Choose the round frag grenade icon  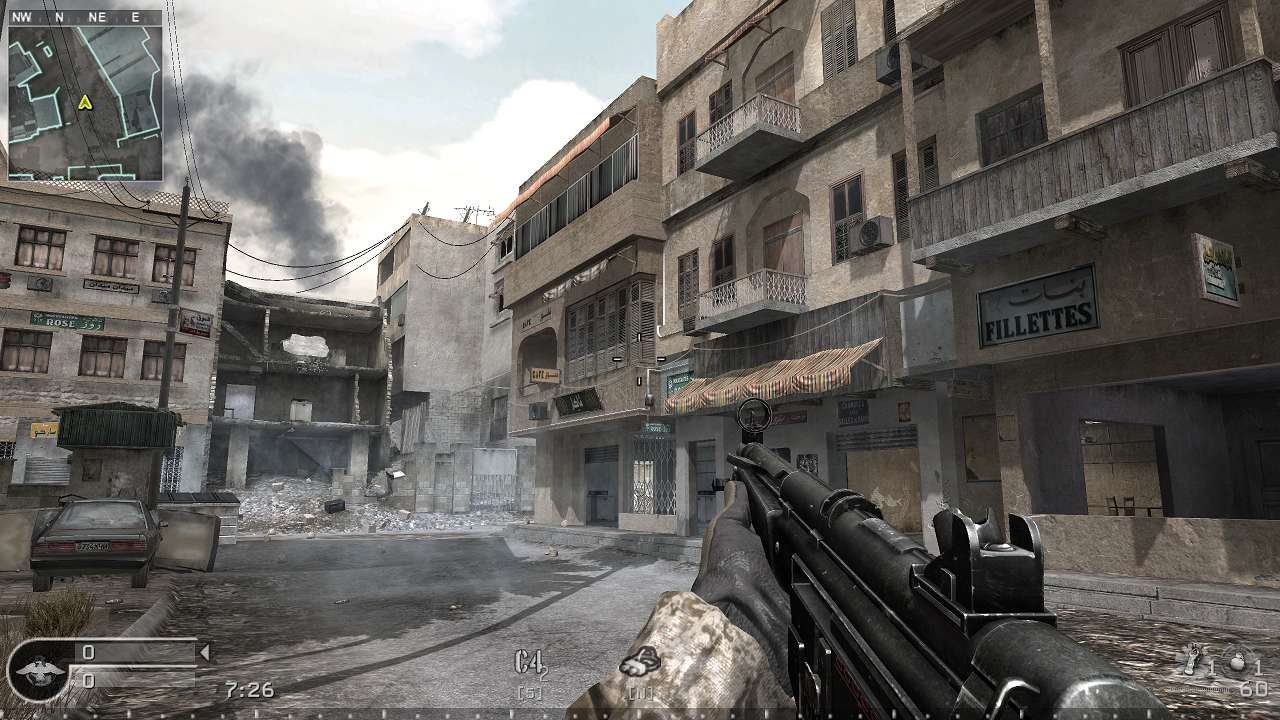click(1237, 663)
